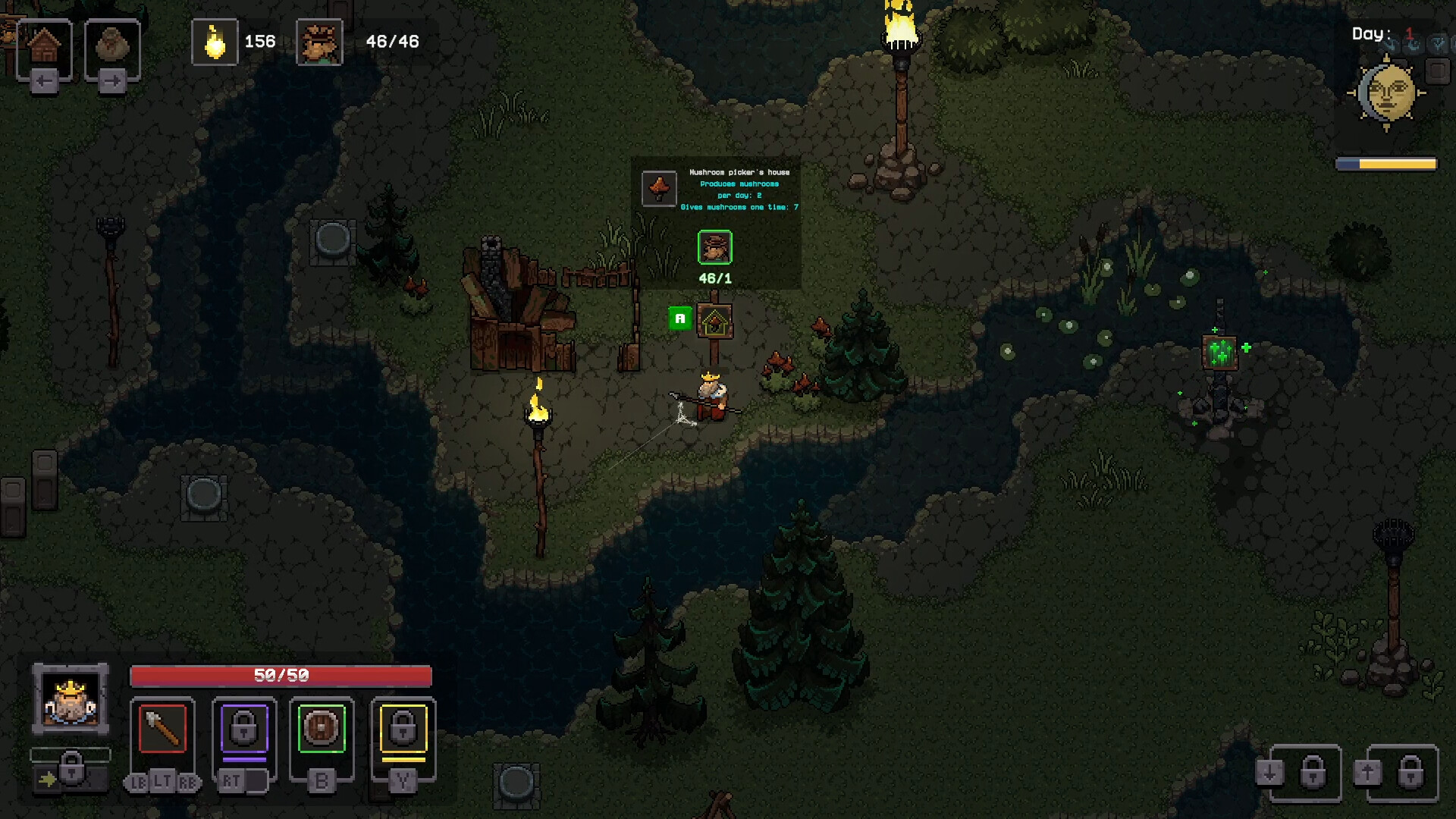Open the king character portrait
1456x819 pixels.
pyautogui.click(x=71, y=699)
